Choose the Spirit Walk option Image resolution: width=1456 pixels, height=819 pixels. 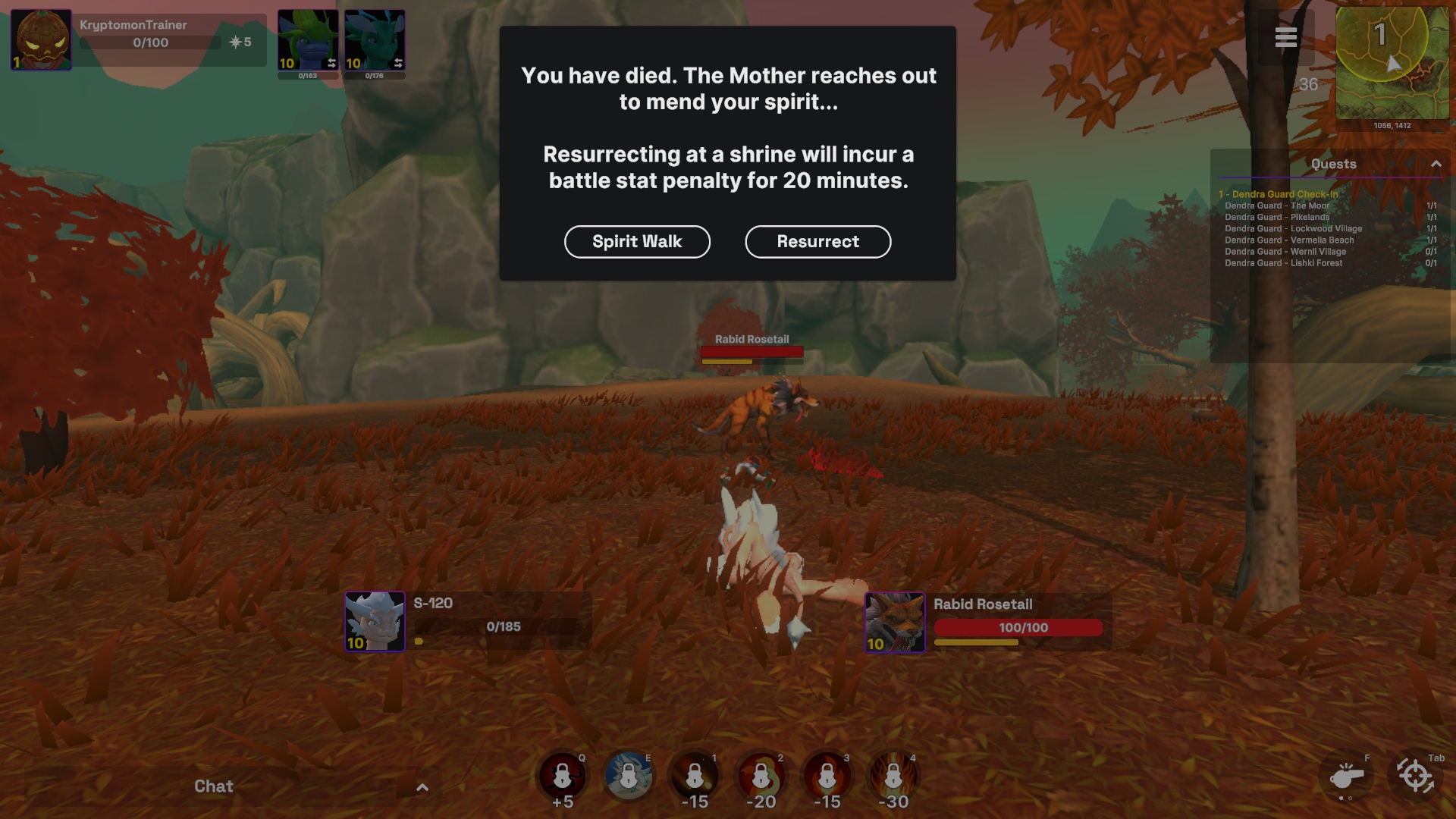coord(637,242)
